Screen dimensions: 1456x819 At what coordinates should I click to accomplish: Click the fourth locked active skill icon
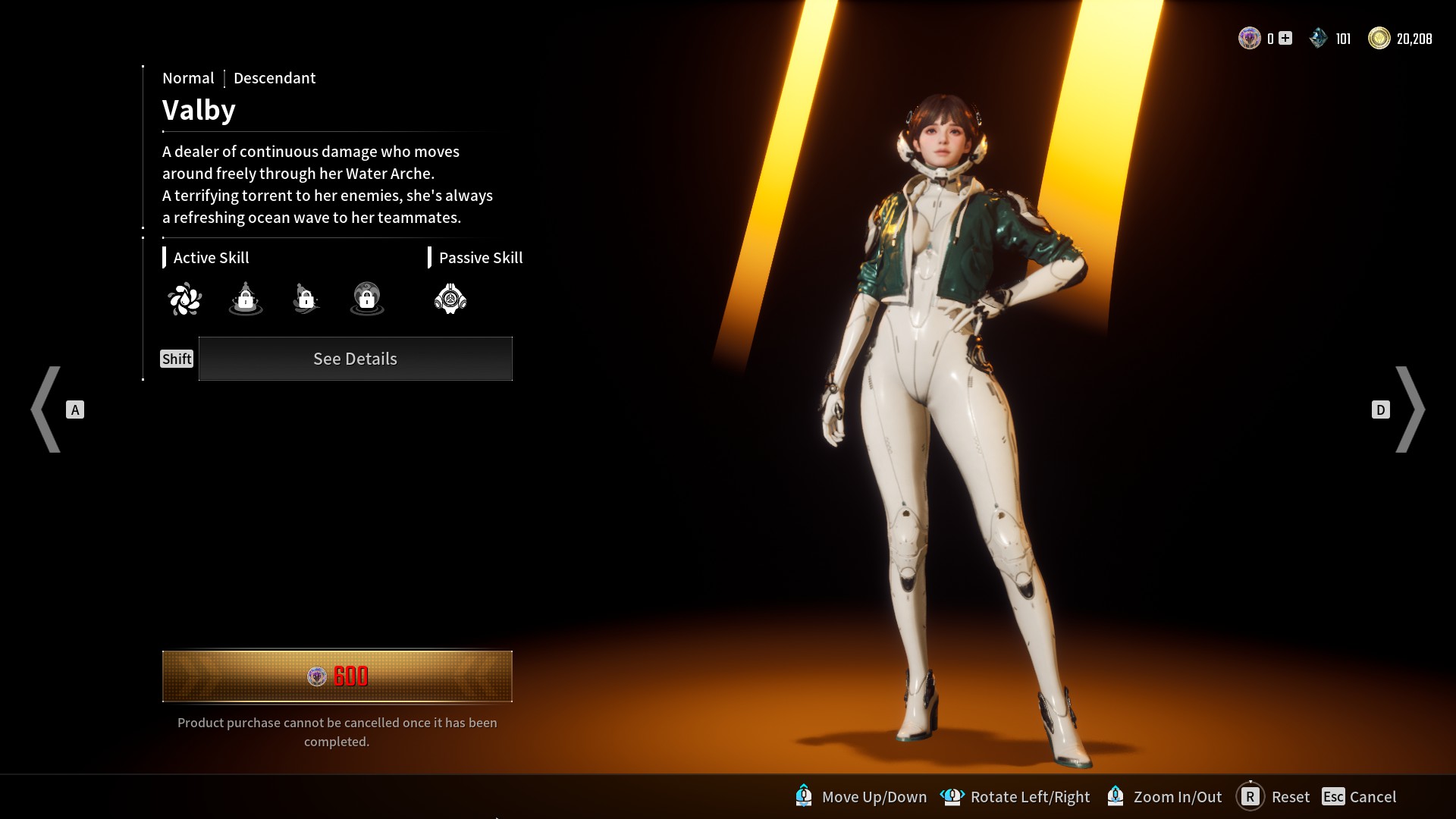[x=366, y=298]
